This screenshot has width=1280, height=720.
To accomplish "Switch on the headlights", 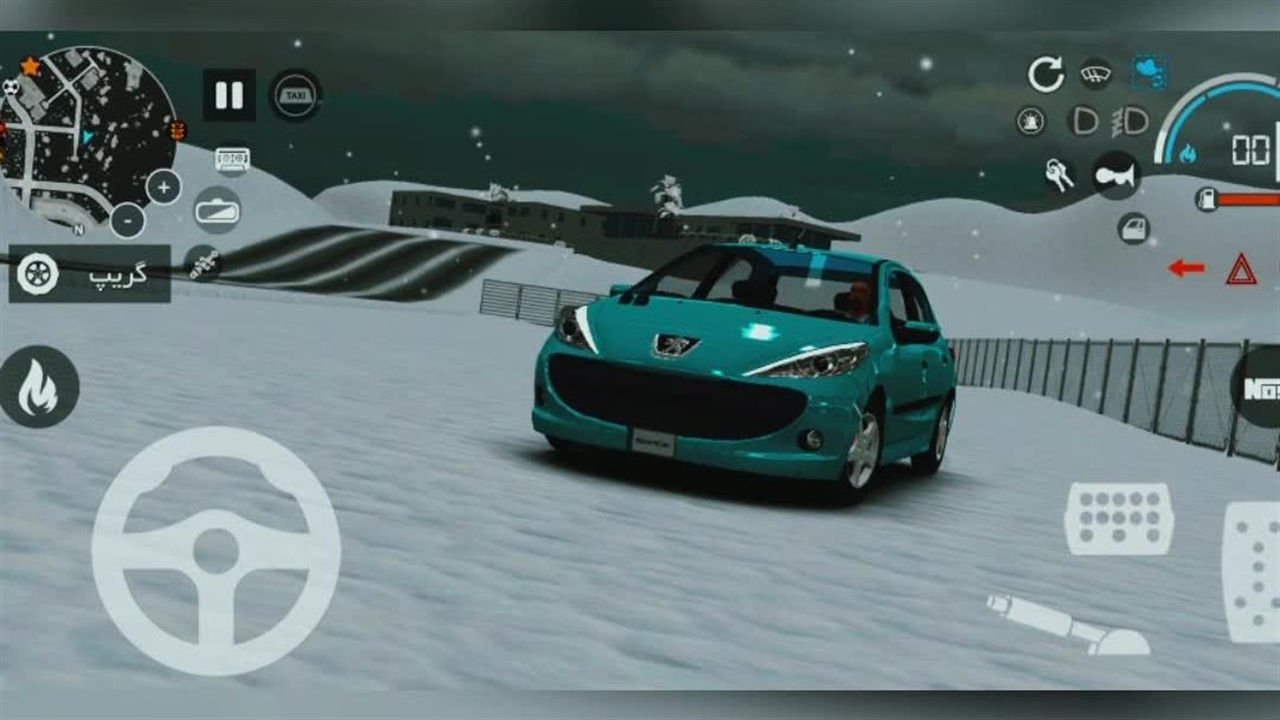I will 1084,121.
